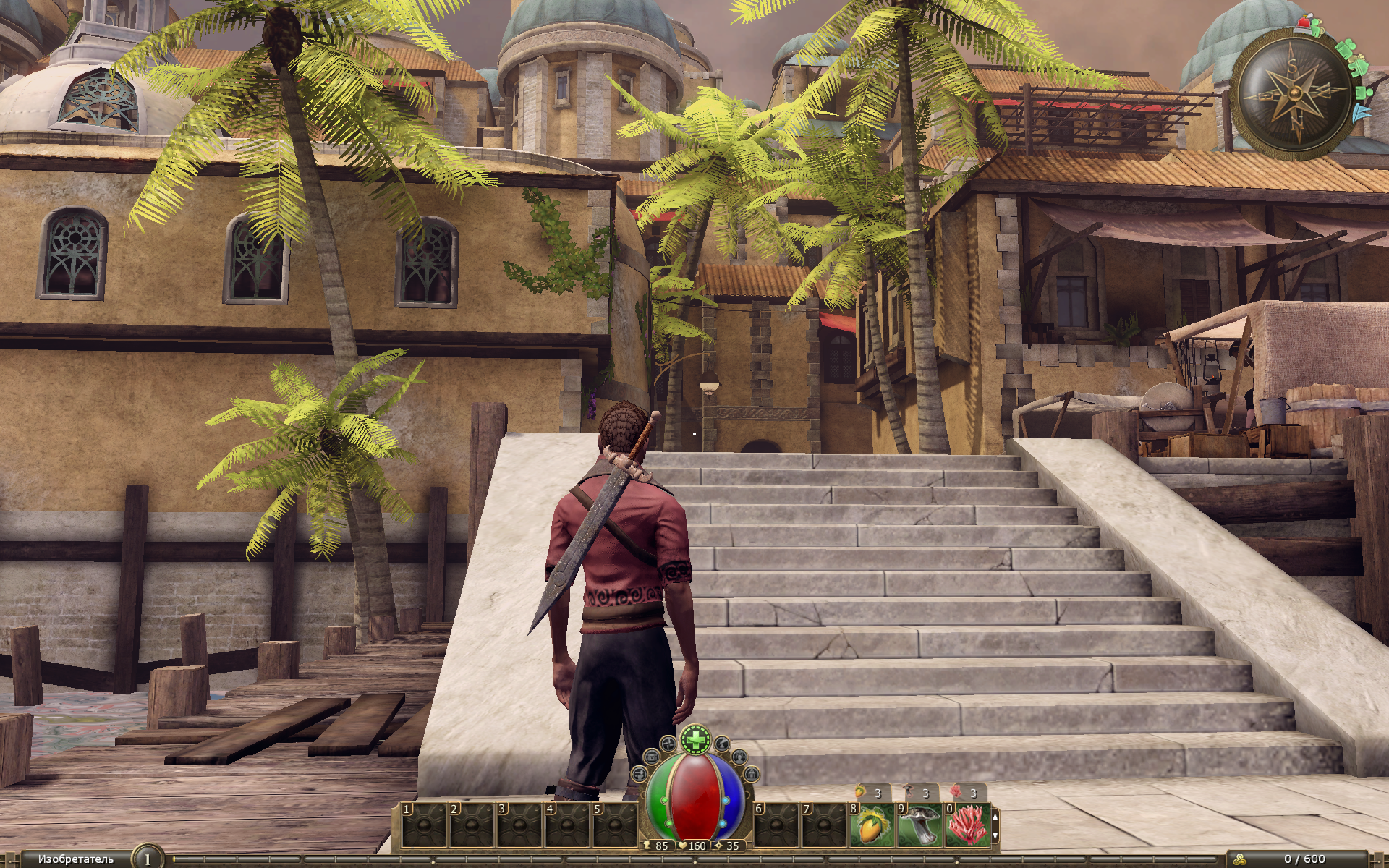Click the level 1 badge
The image size is (1389, 868).
click(x=148, y=859)
